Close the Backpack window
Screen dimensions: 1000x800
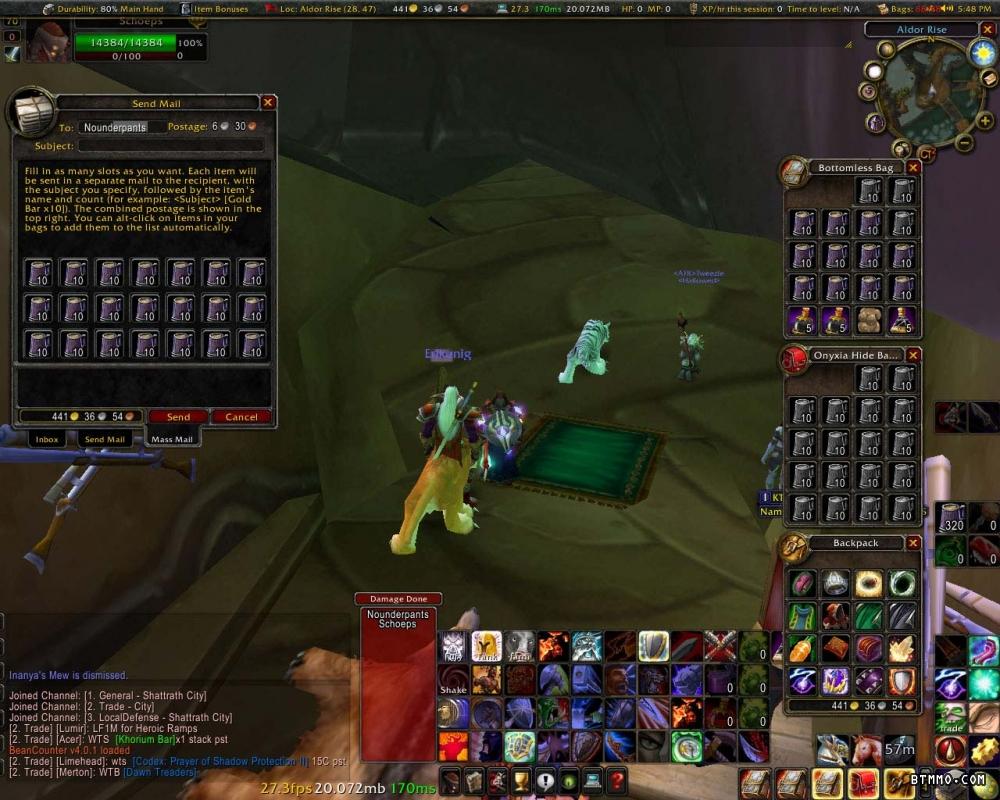coord(913,543)
